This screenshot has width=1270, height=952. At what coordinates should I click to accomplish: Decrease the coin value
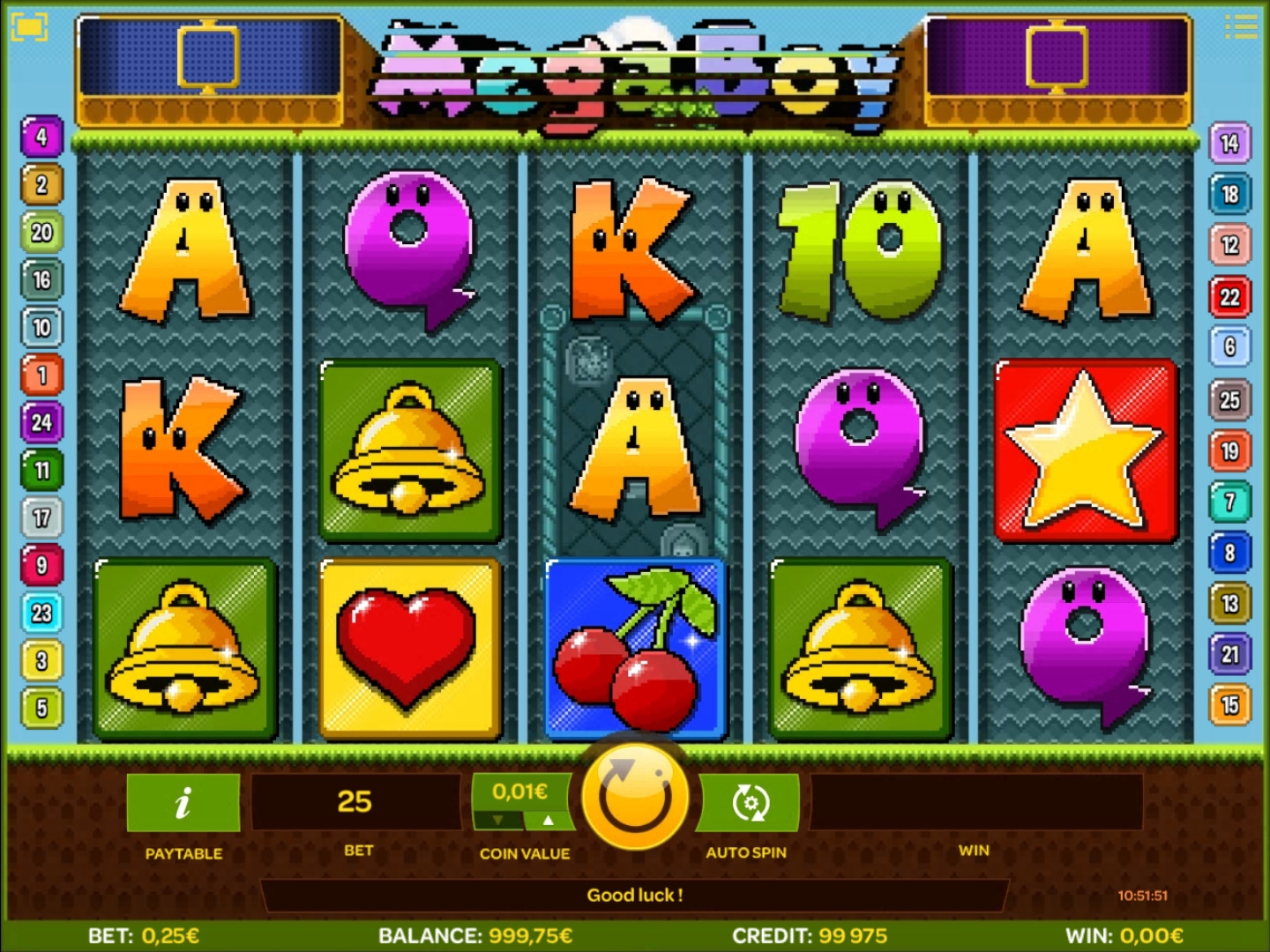pyautogui.click(x=498, y=821)
